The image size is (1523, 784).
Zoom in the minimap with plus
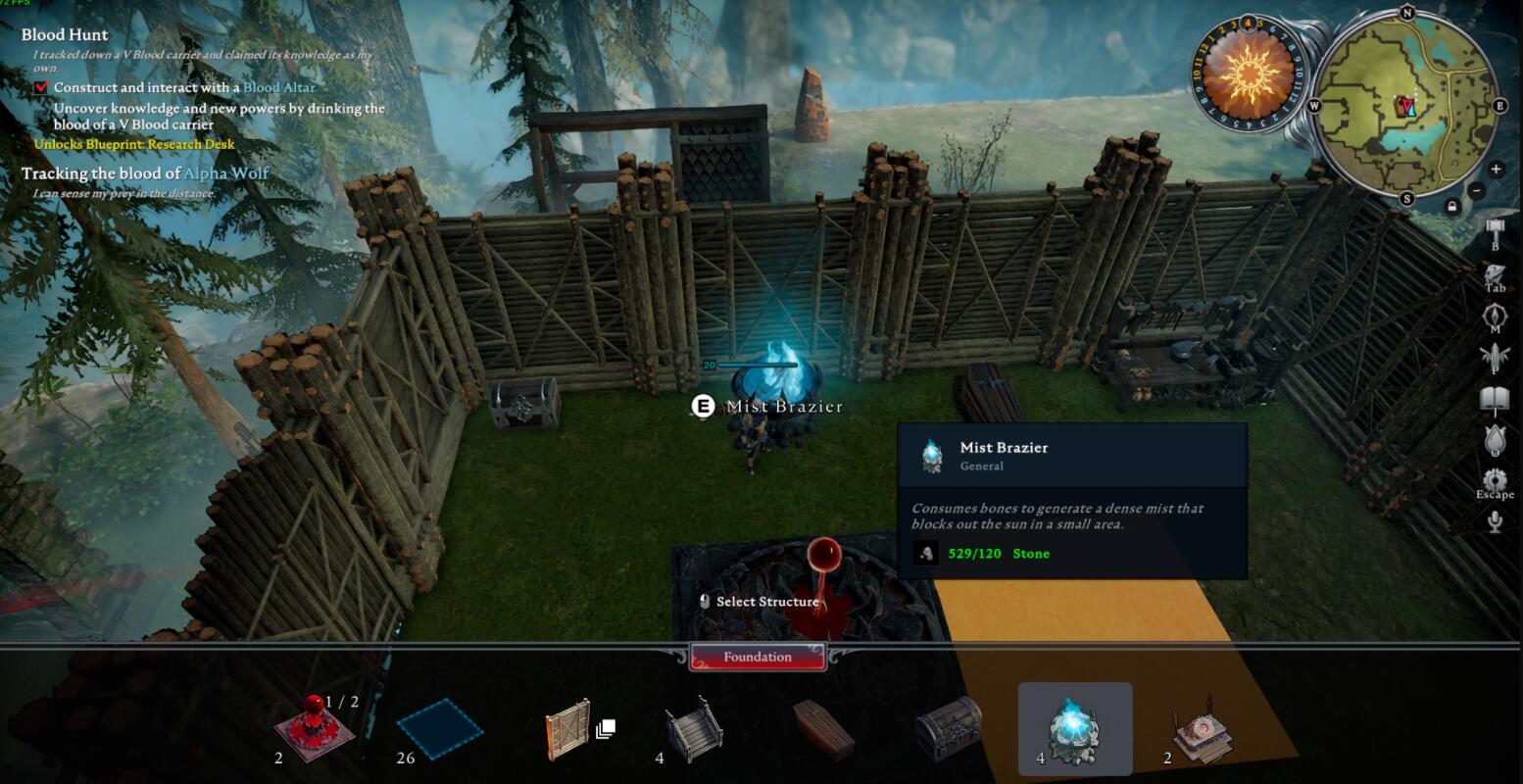pos(1496,169)
